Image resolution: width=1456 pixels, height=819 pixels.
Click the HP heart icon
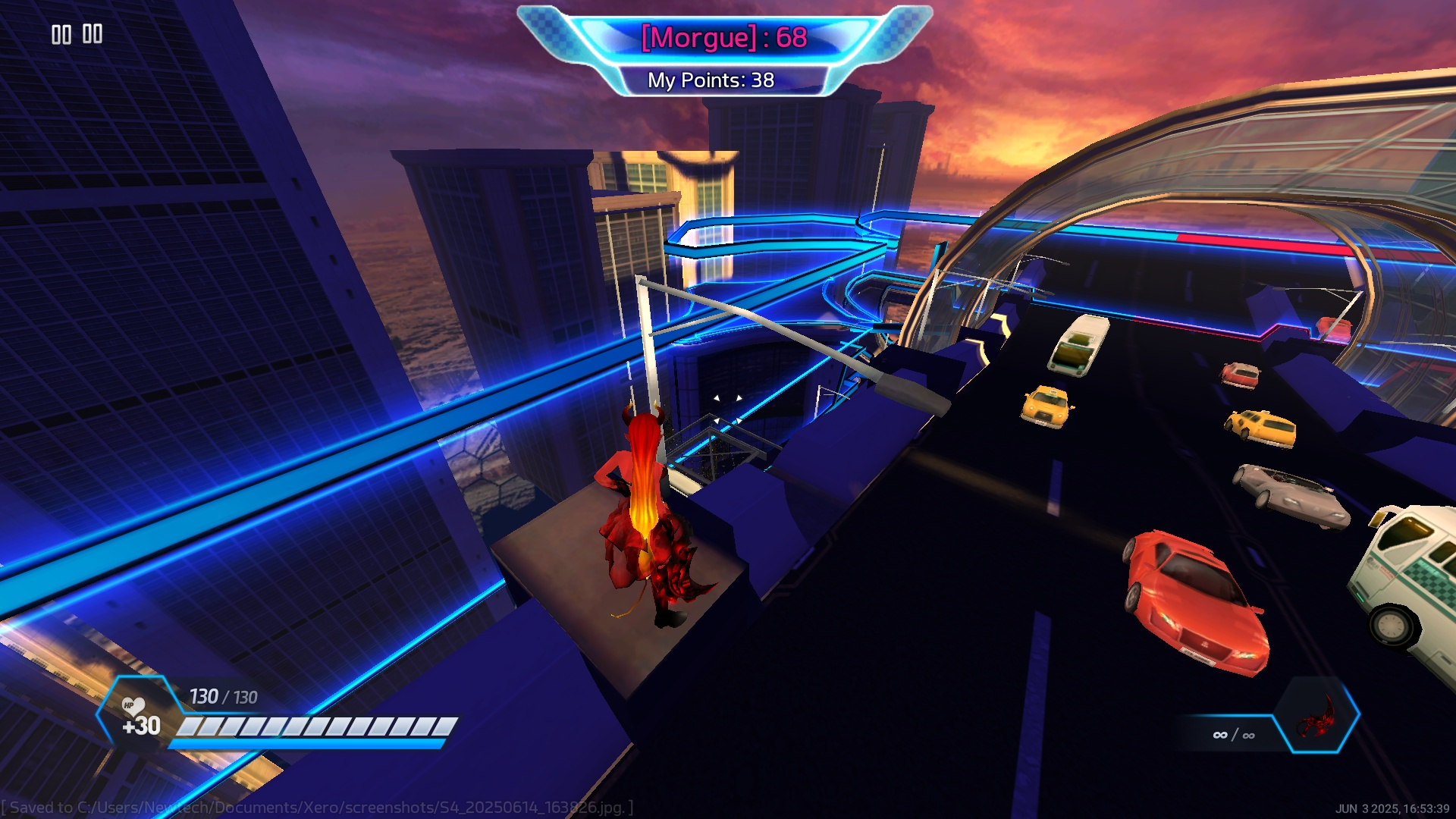tap(133, 707)
